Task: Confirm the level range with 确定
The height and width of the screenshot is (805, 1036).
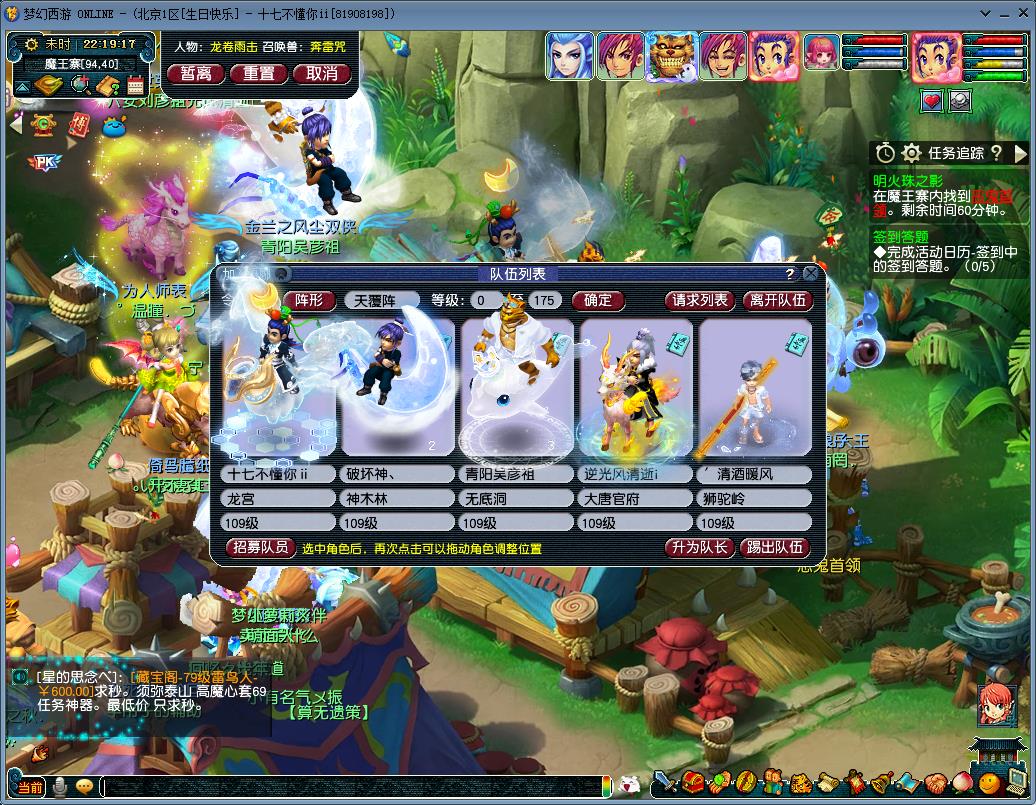Action: click(598, 300)
